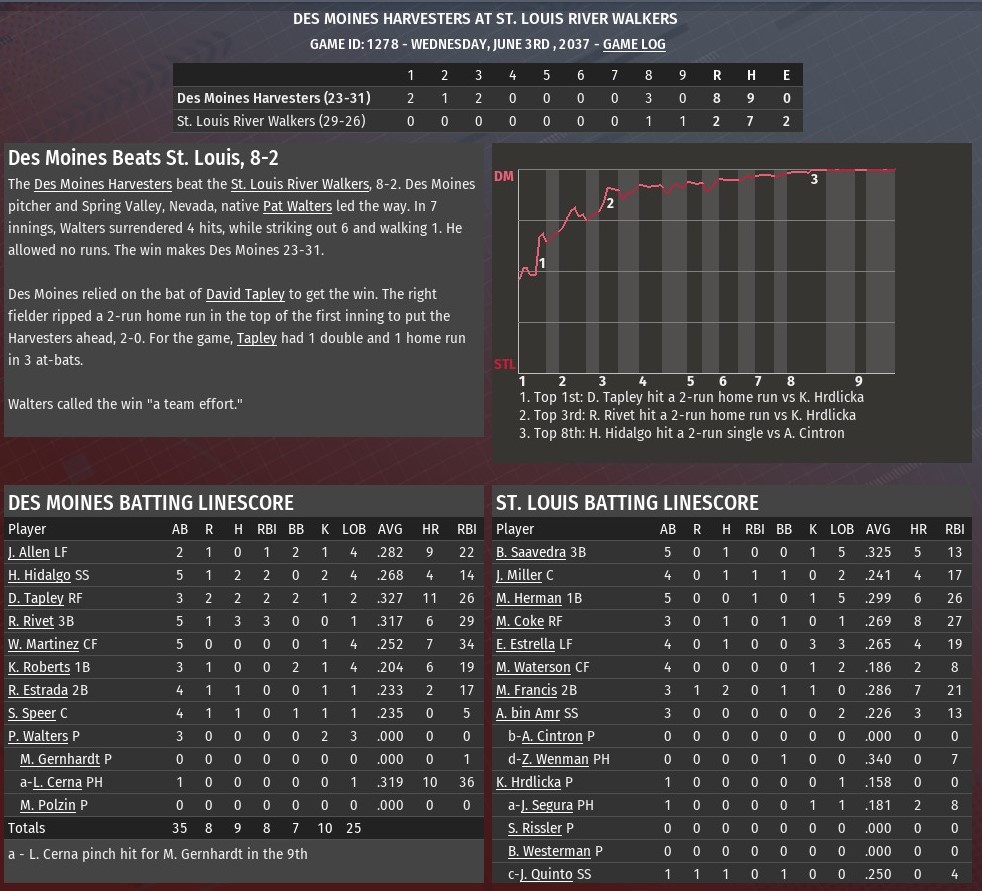
Task: Open J. Miller's profile in St. Louis batting
Action: tap(518, 575)
